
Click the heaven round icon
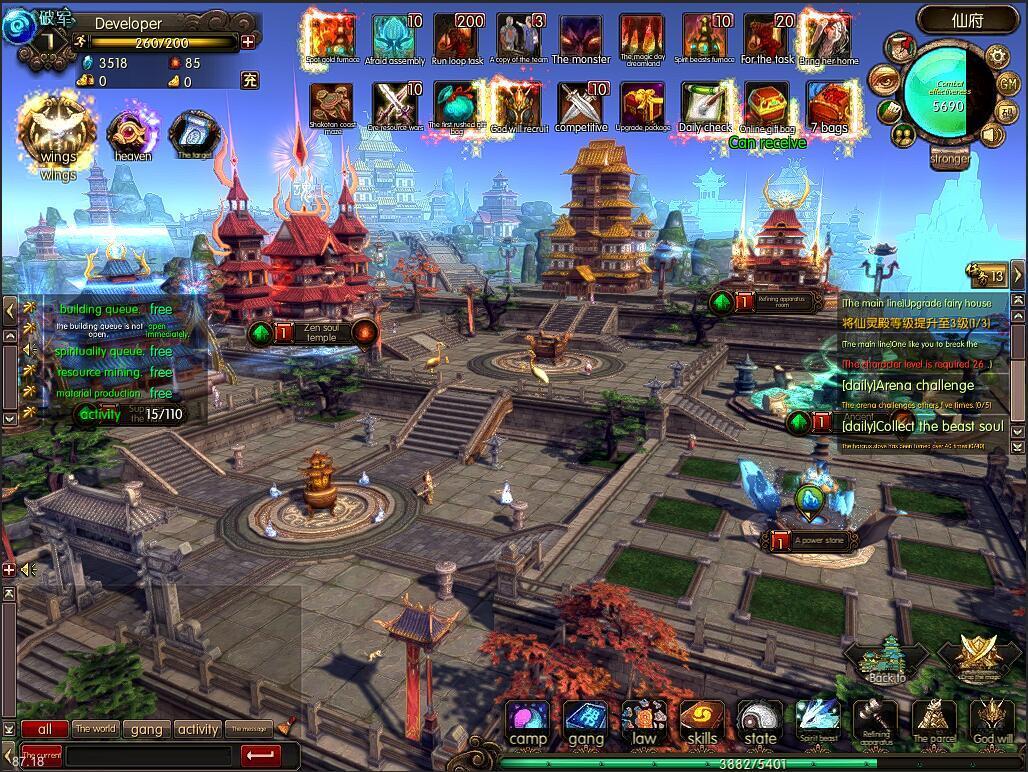tap(133, 135)
